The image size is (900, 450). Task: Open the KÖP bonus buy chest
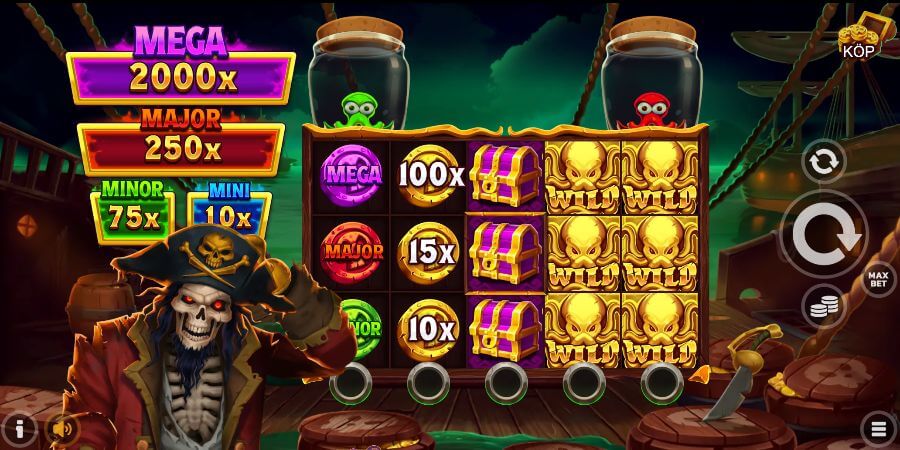pyautogui.click(x=859, y=38)
